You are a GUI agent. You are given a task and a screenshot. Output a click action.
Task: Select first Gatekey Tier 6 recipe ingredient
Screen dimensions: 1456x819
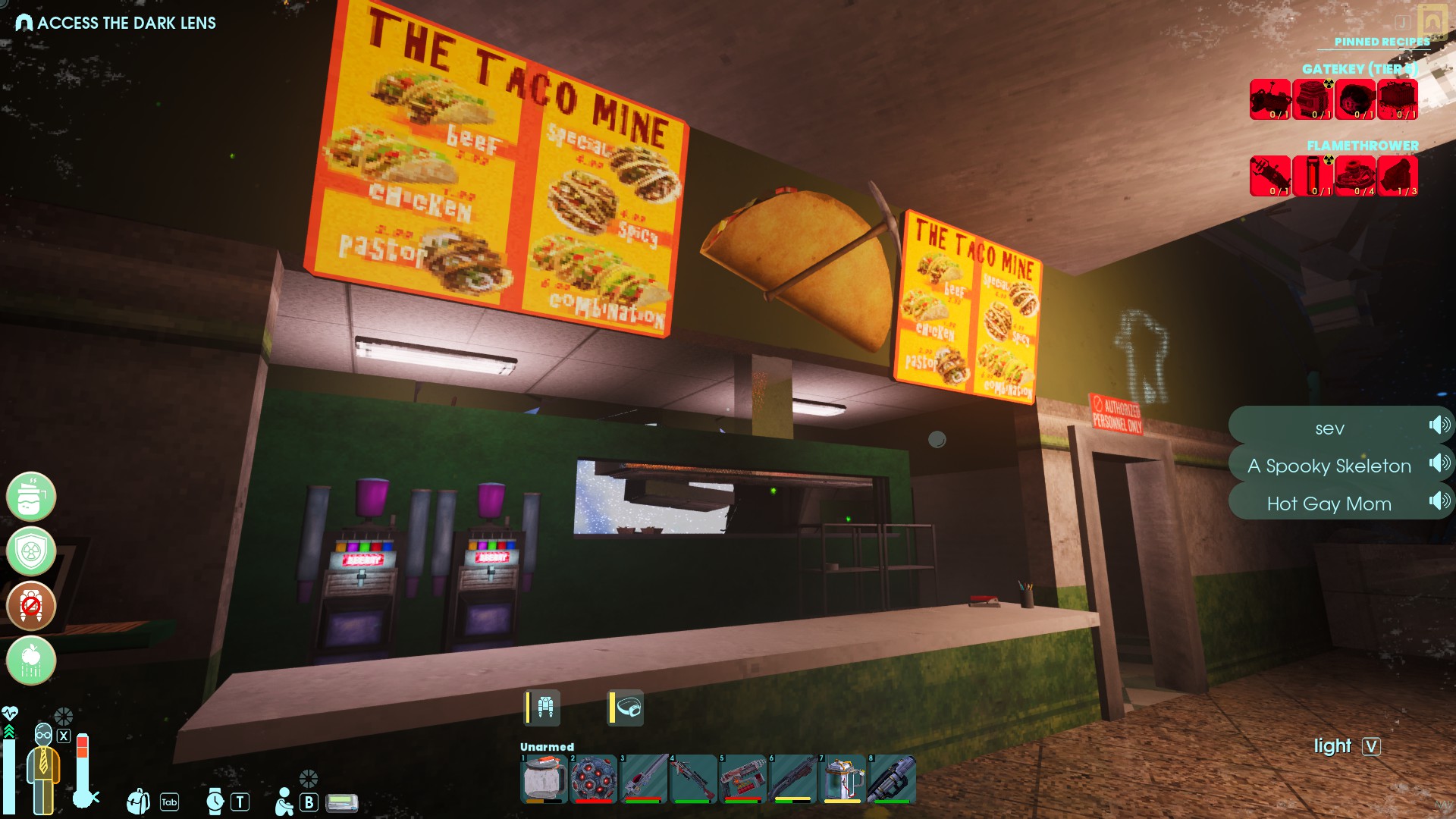(x=1270, y=99)
